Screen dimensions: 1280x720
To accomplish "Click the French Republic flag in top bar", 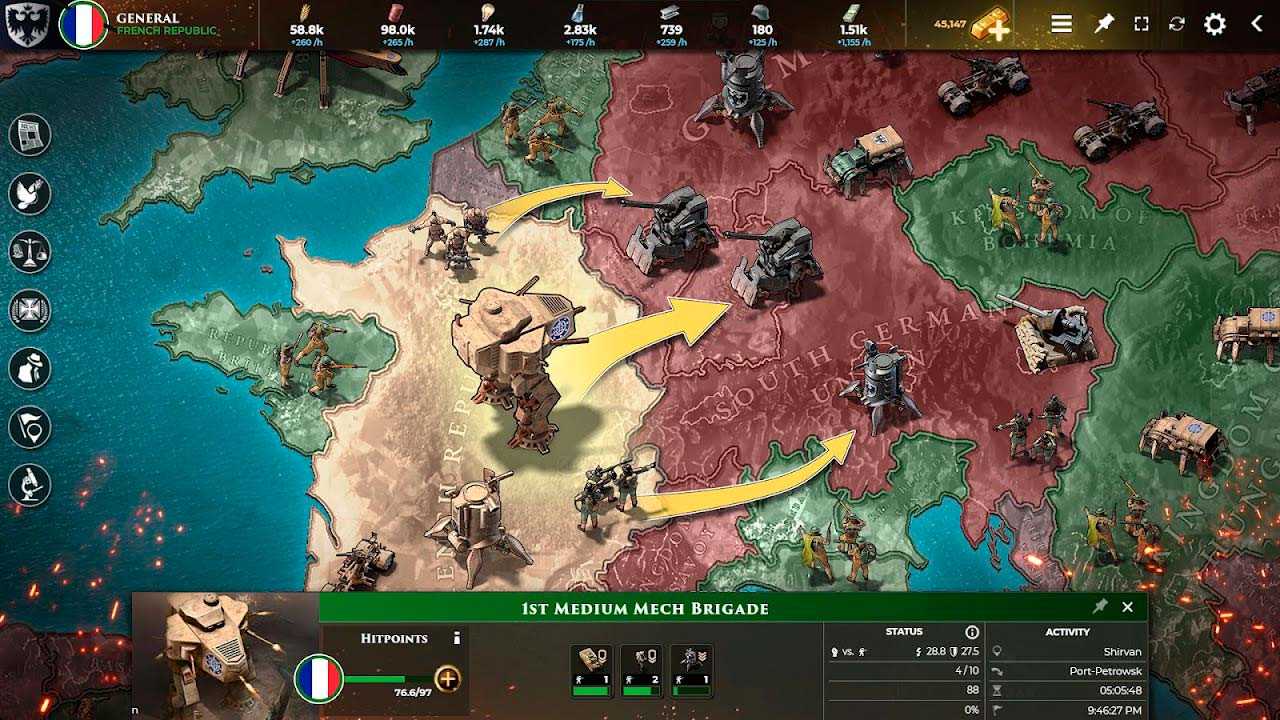I will coord(83,25).
